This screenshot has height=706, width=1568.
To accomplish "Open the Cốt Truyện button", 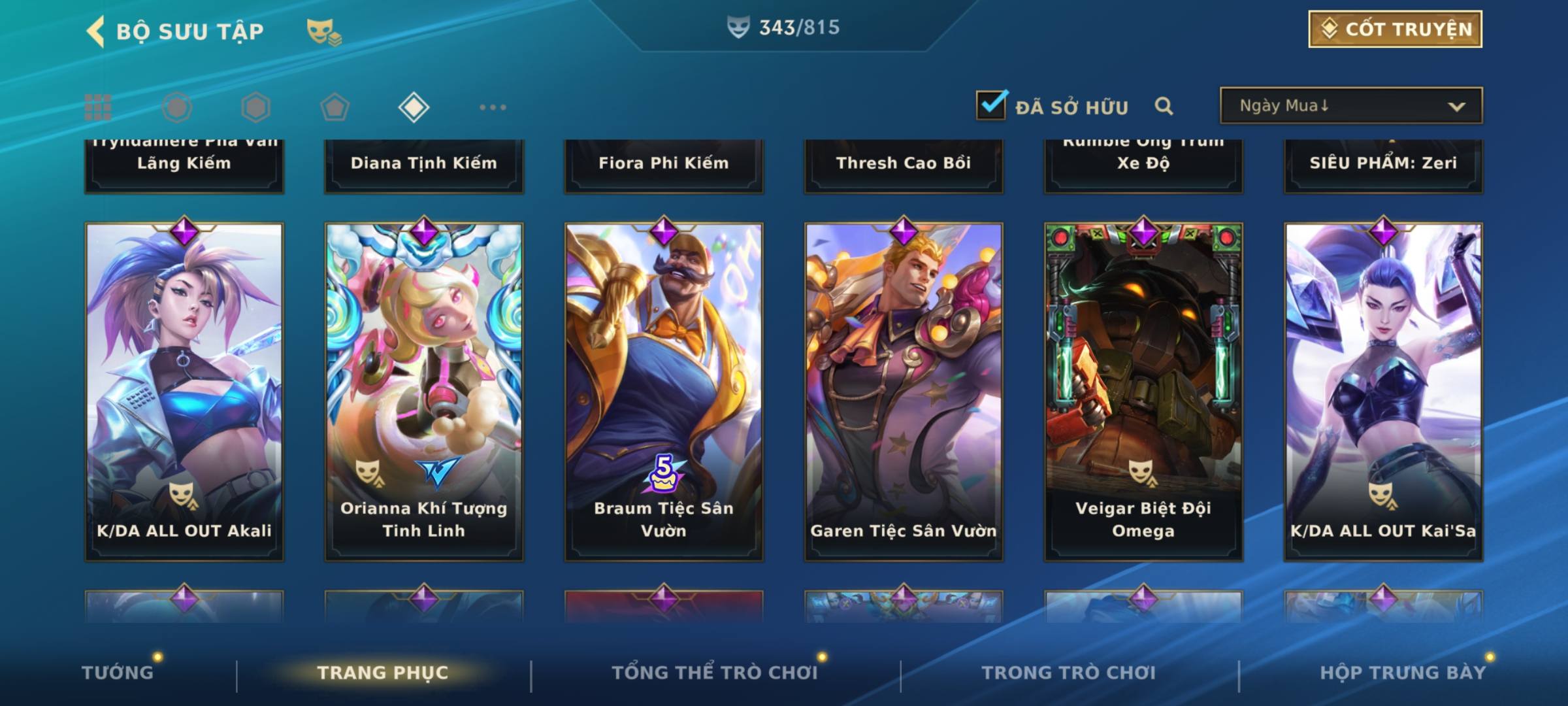I will click(1395, 29).
